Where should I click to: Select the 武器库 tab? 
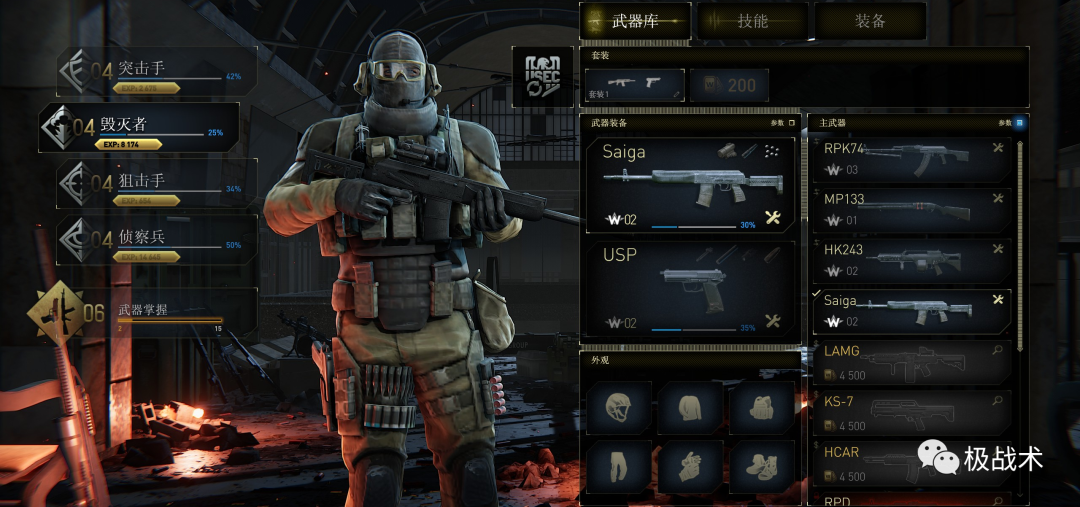pyautogui.click(x=636, y=21)
